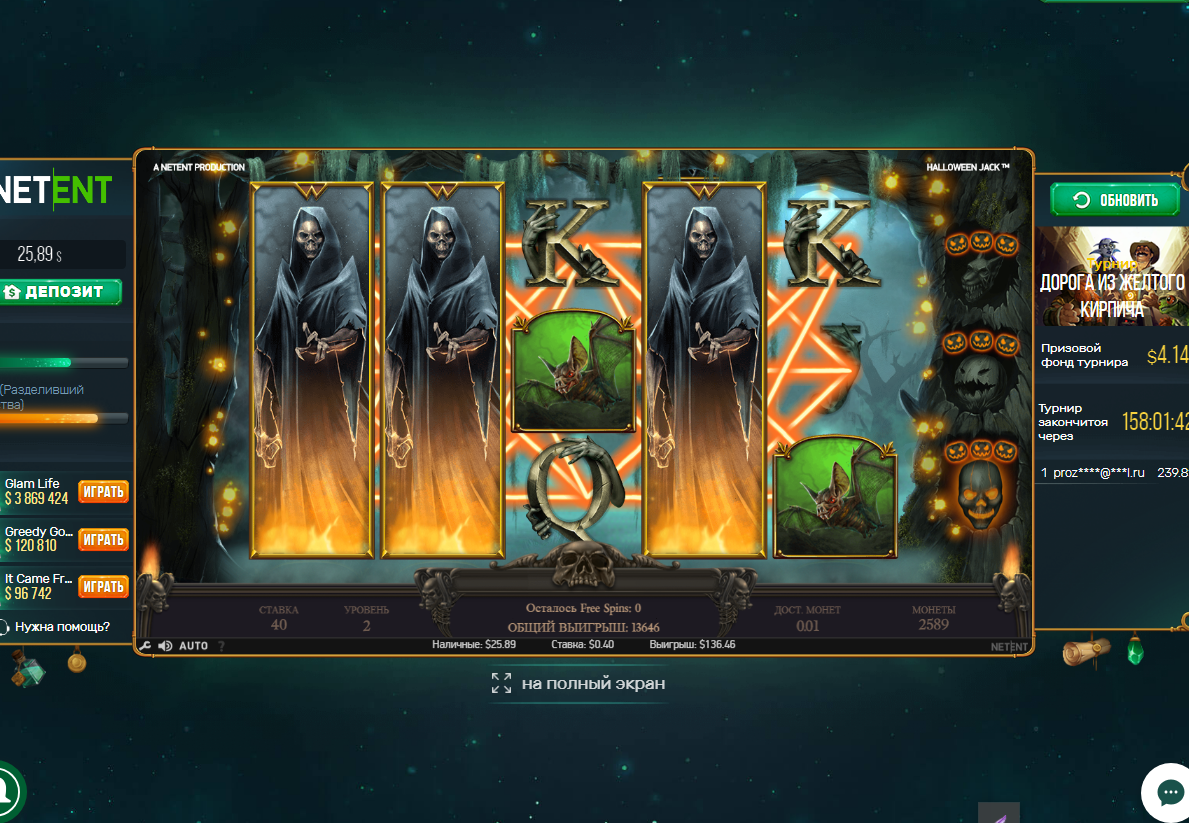Play the Greedy Go... jackpot game

tap(103, 539)
